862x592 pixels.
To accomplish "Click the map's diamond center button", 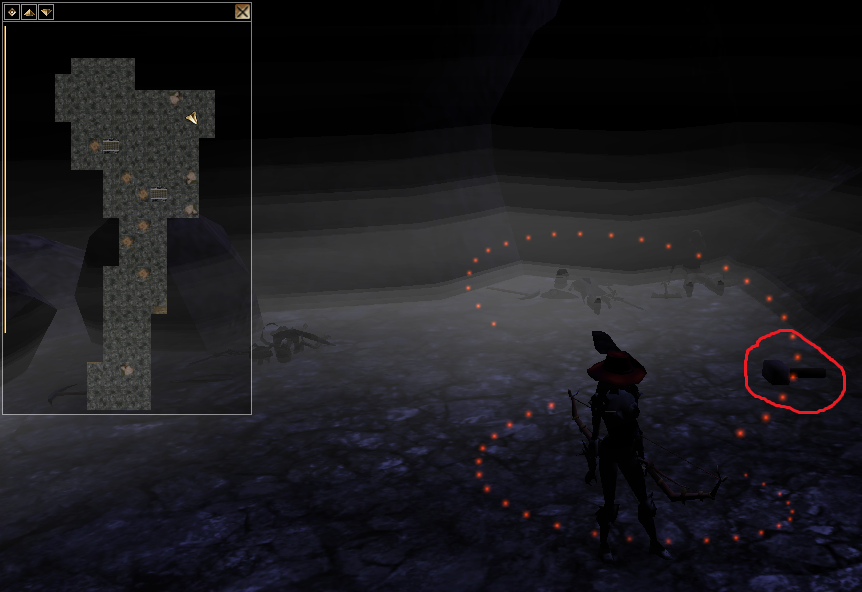I will [x=12, y=12].
